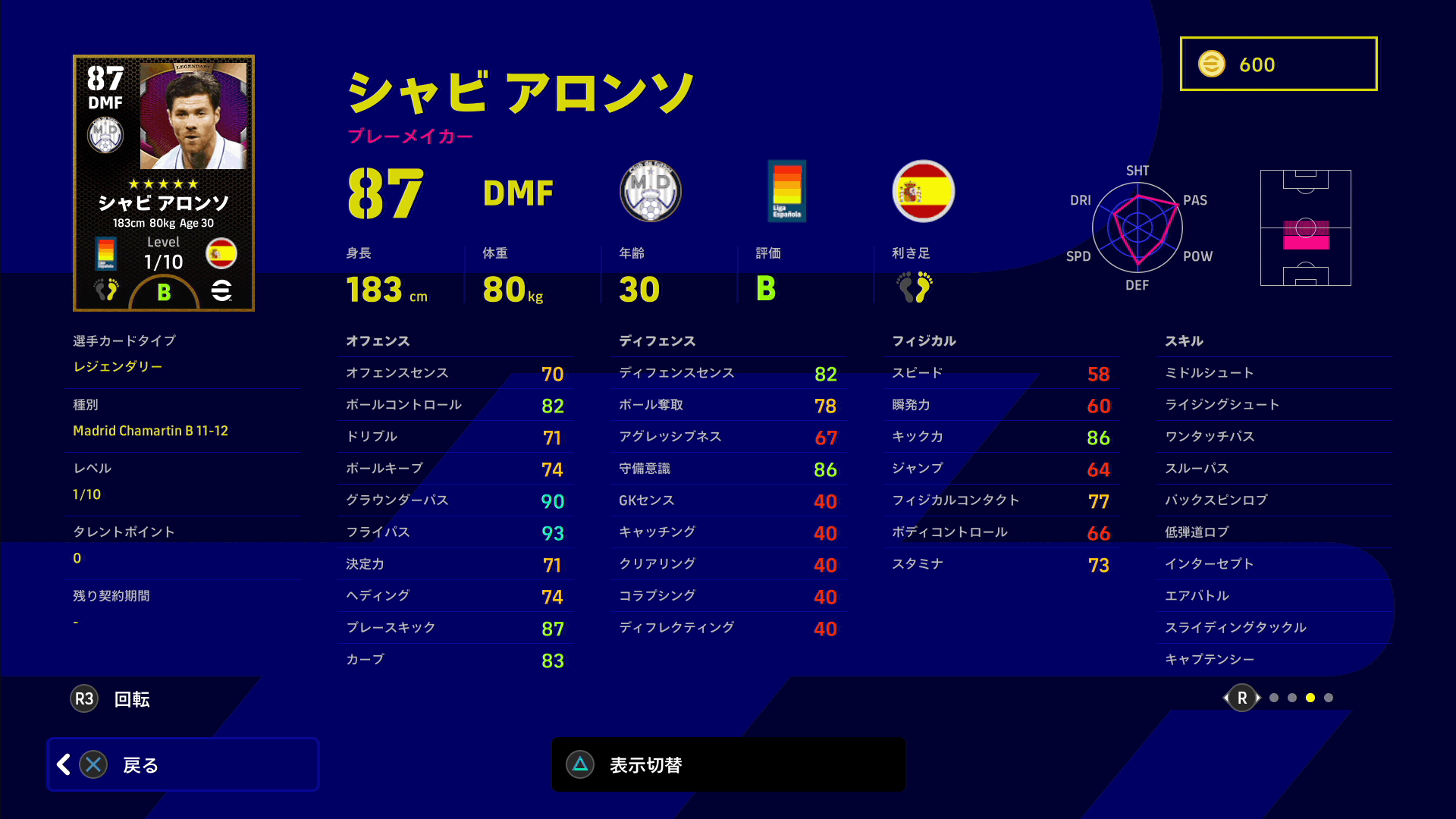Screen dimensions: 1456x819
Task: Expand the オフェンス (Offense) stats section
Action: pyautogui.click(x=378, y=341)
